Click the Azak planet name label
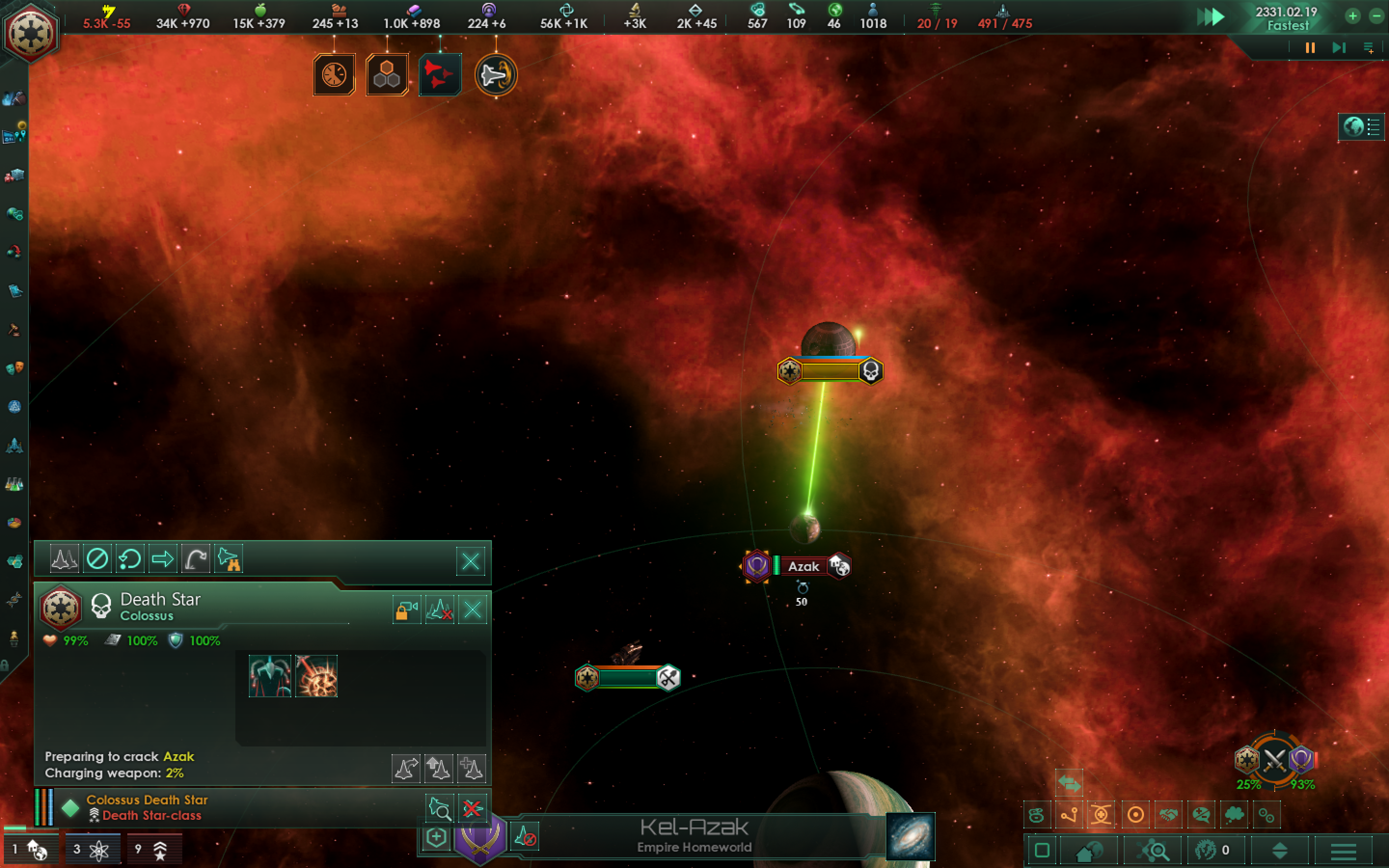This screenshot has width=1389, height=868. tap(803, 566)
